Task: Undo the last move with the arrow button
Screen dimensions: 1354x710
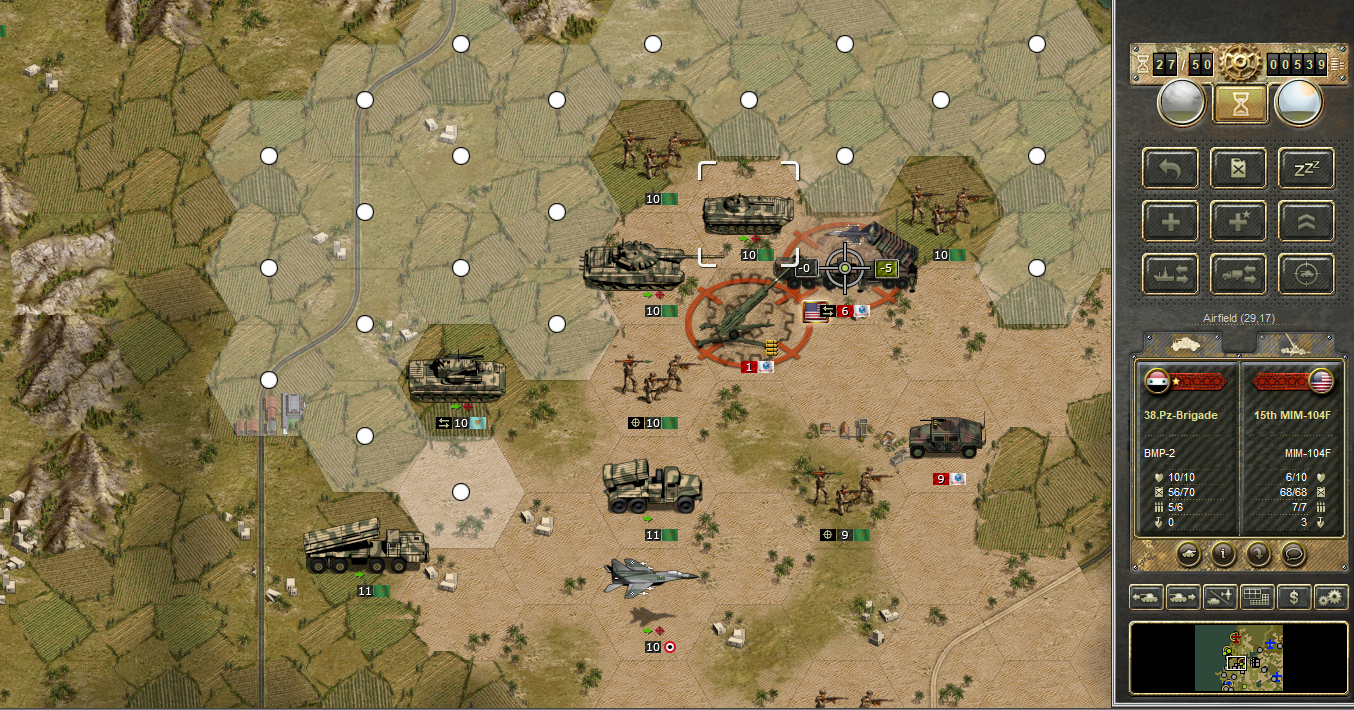Action: 1171,168
